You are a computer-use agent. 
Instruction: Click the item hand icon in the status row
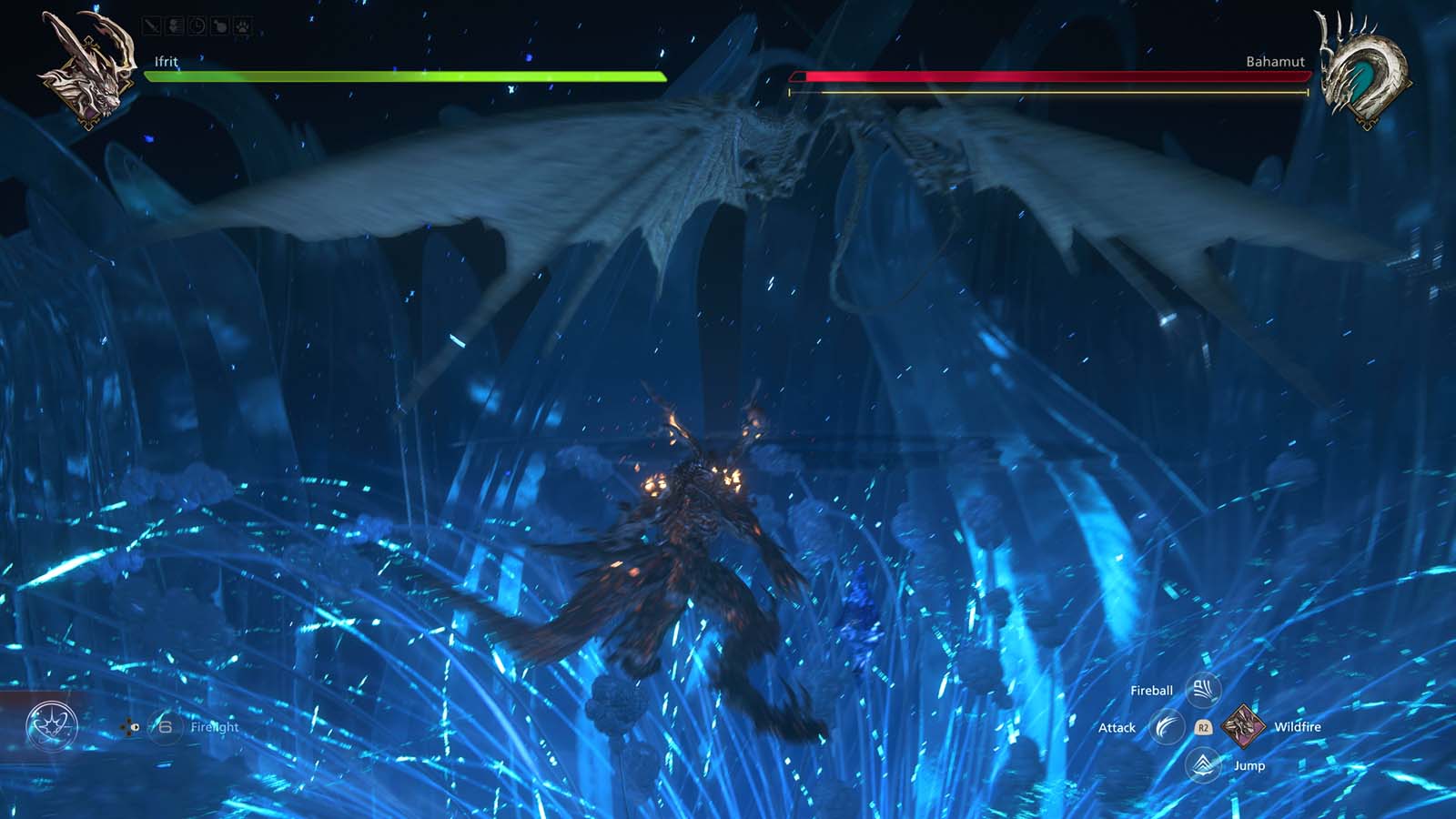point(218,25)
